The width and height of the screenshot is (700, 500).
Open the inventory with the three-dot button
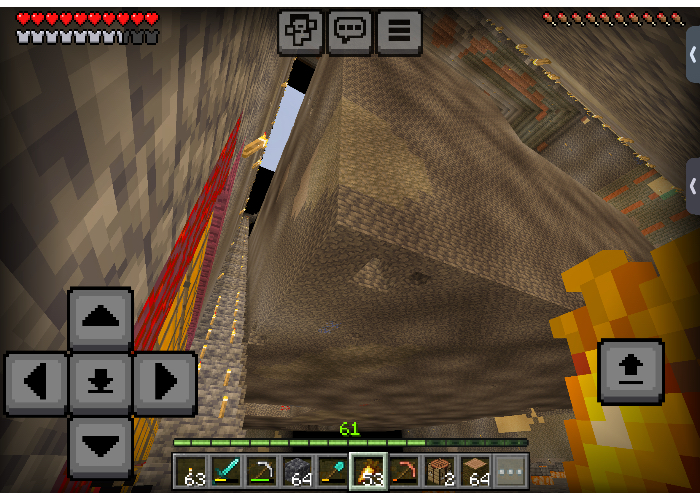tap(510, 471)
